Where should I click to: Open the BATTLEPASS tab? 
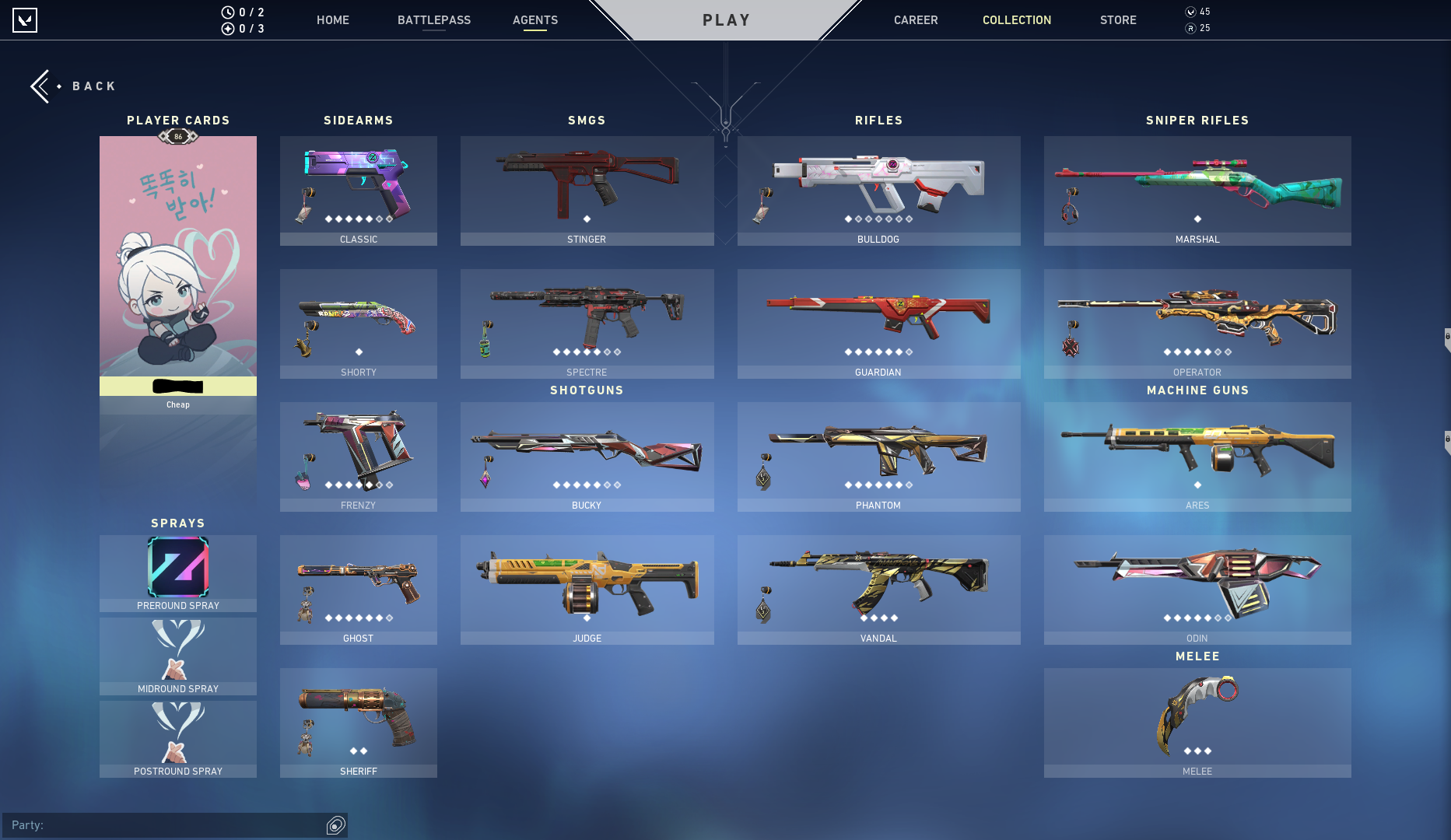pyautogui.click(x=433, y=20)
